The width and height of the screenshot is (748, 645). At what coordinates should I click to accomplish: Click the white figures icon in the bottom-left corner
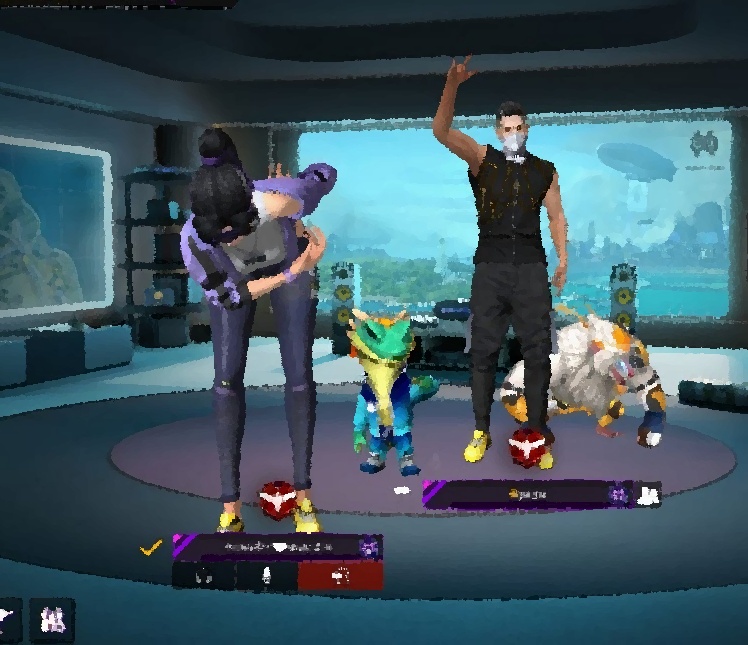click(52, 620)
